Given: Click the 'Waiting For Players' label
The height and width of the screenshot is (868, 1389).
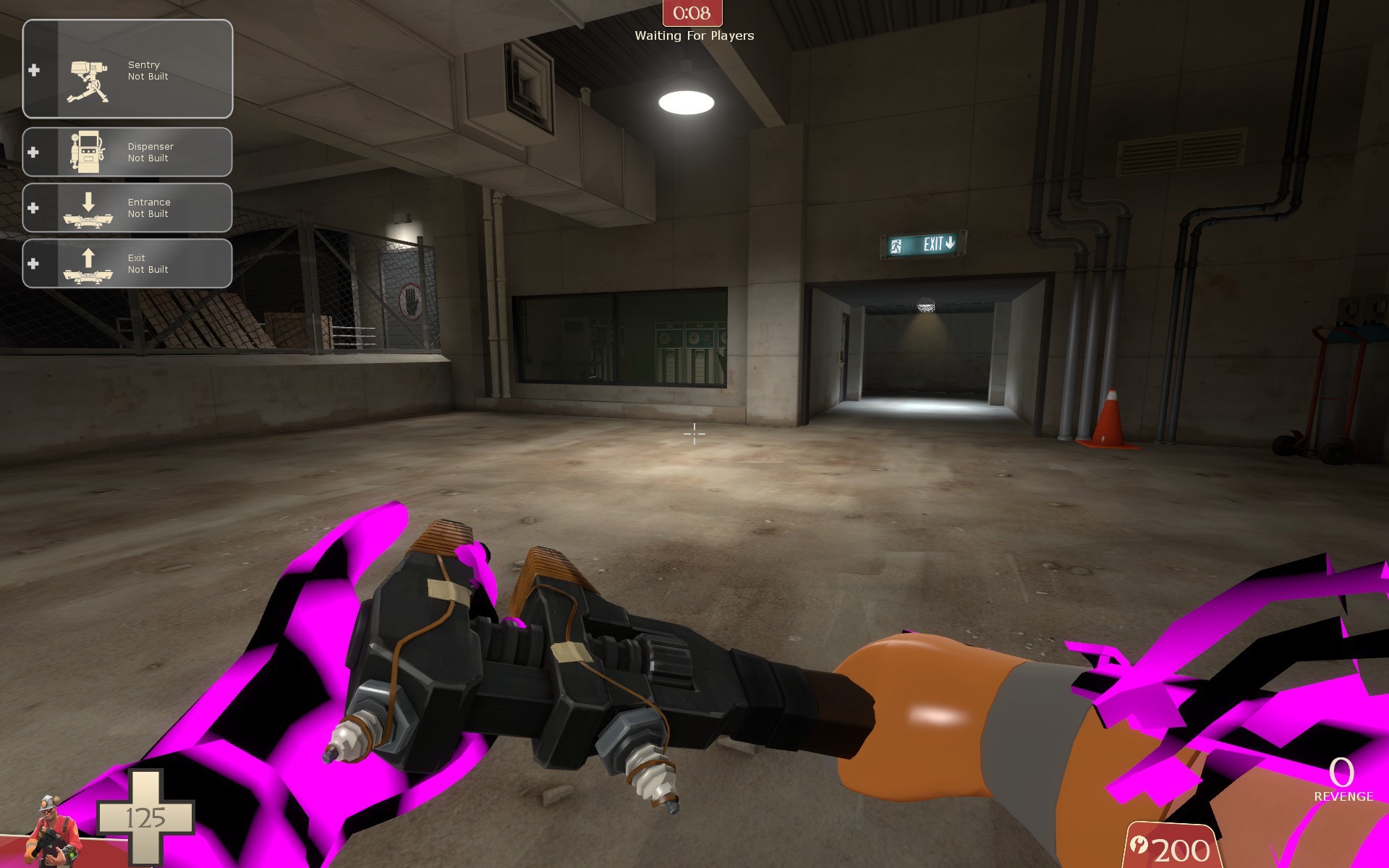Looking at the screenshot, I should (693, 34).
